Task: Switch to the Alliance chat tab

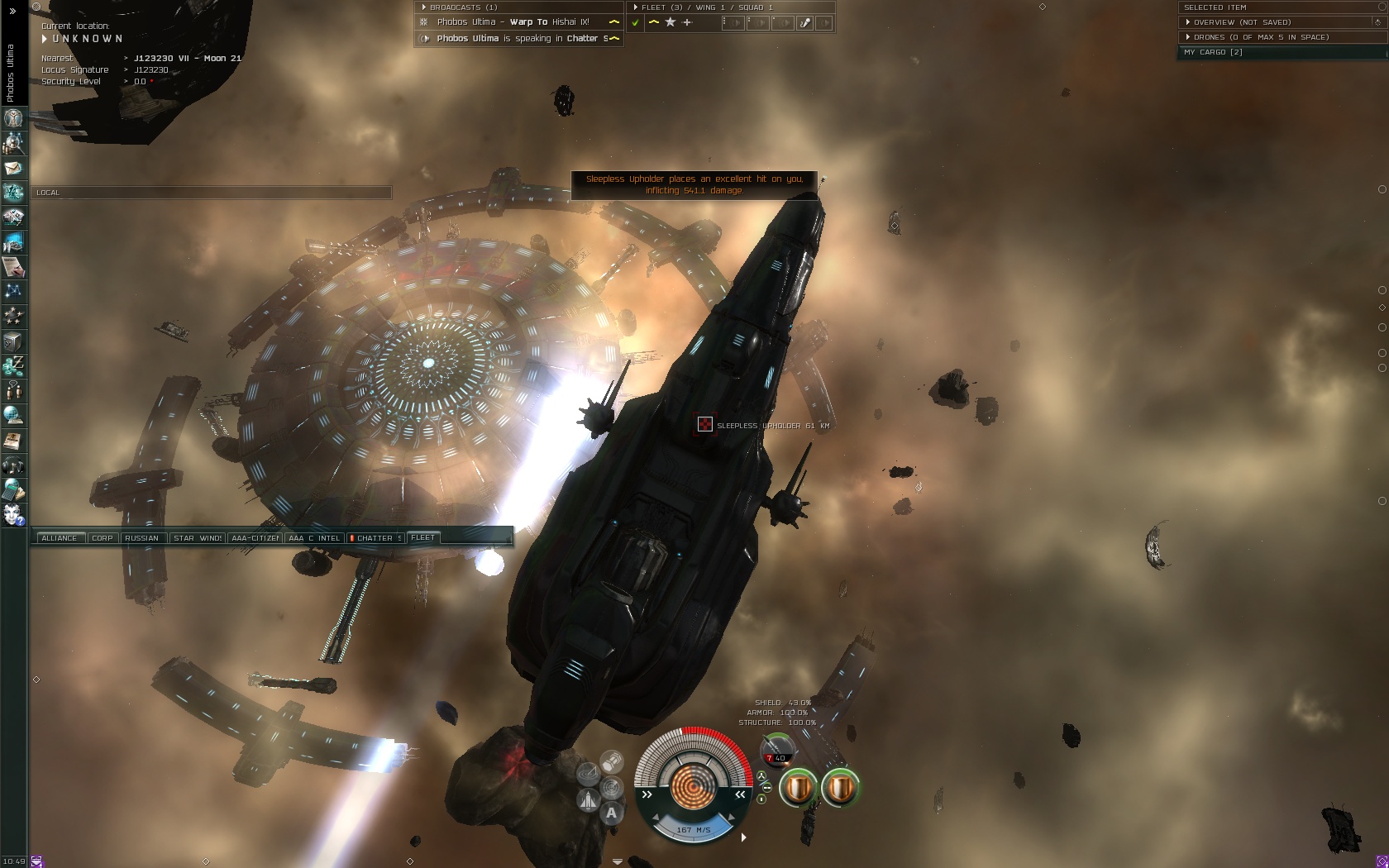Action: (59, 538)
